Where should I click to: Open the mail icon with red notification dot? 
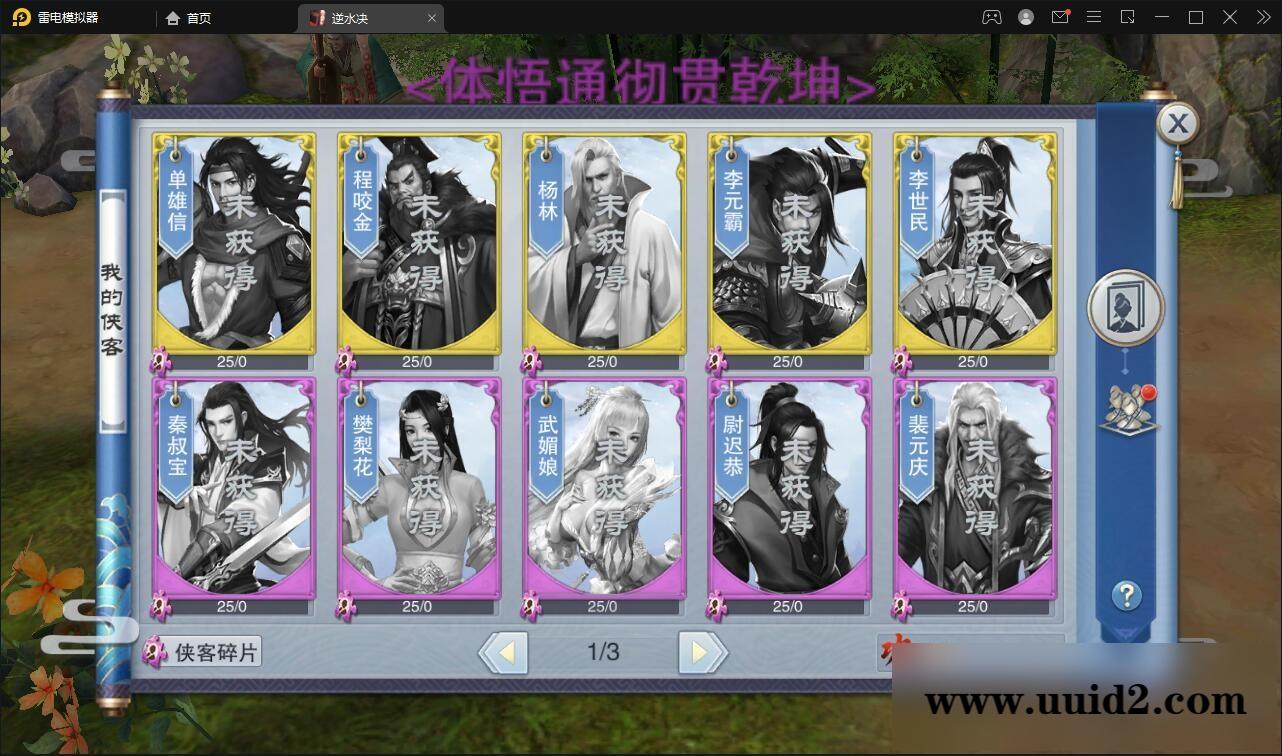click(x=1061, y=17)
